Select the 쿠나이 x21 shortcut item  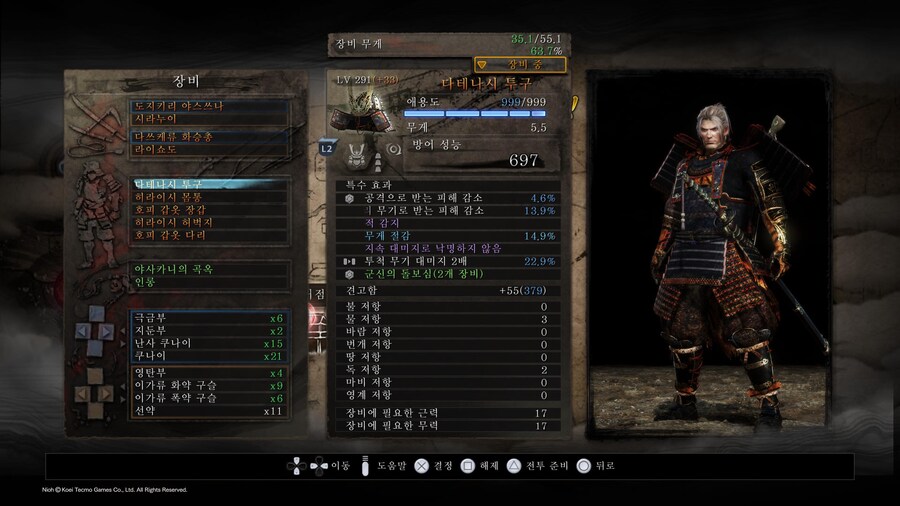(x=209, y=356)
